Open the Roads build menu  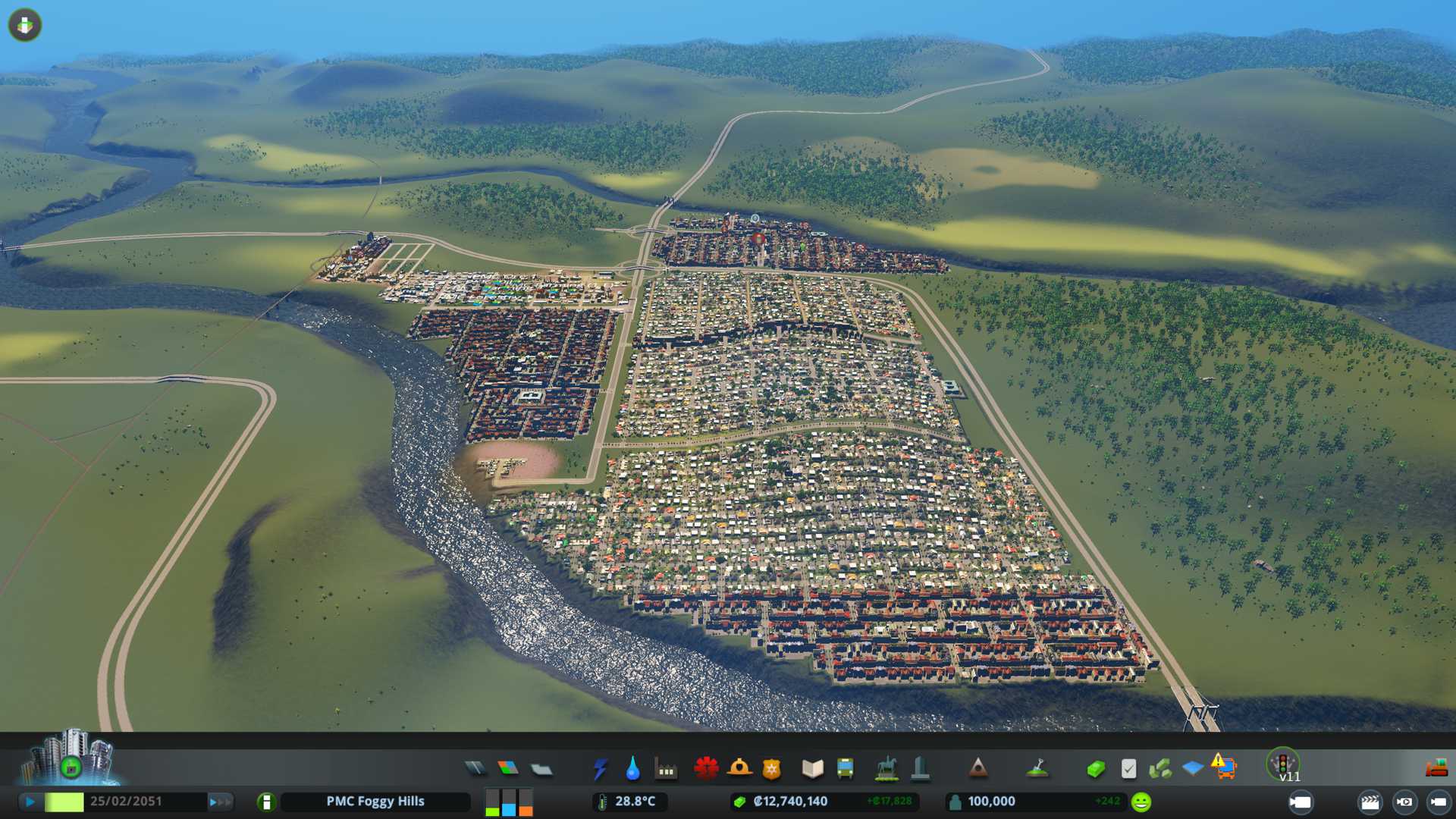point(475,769)
